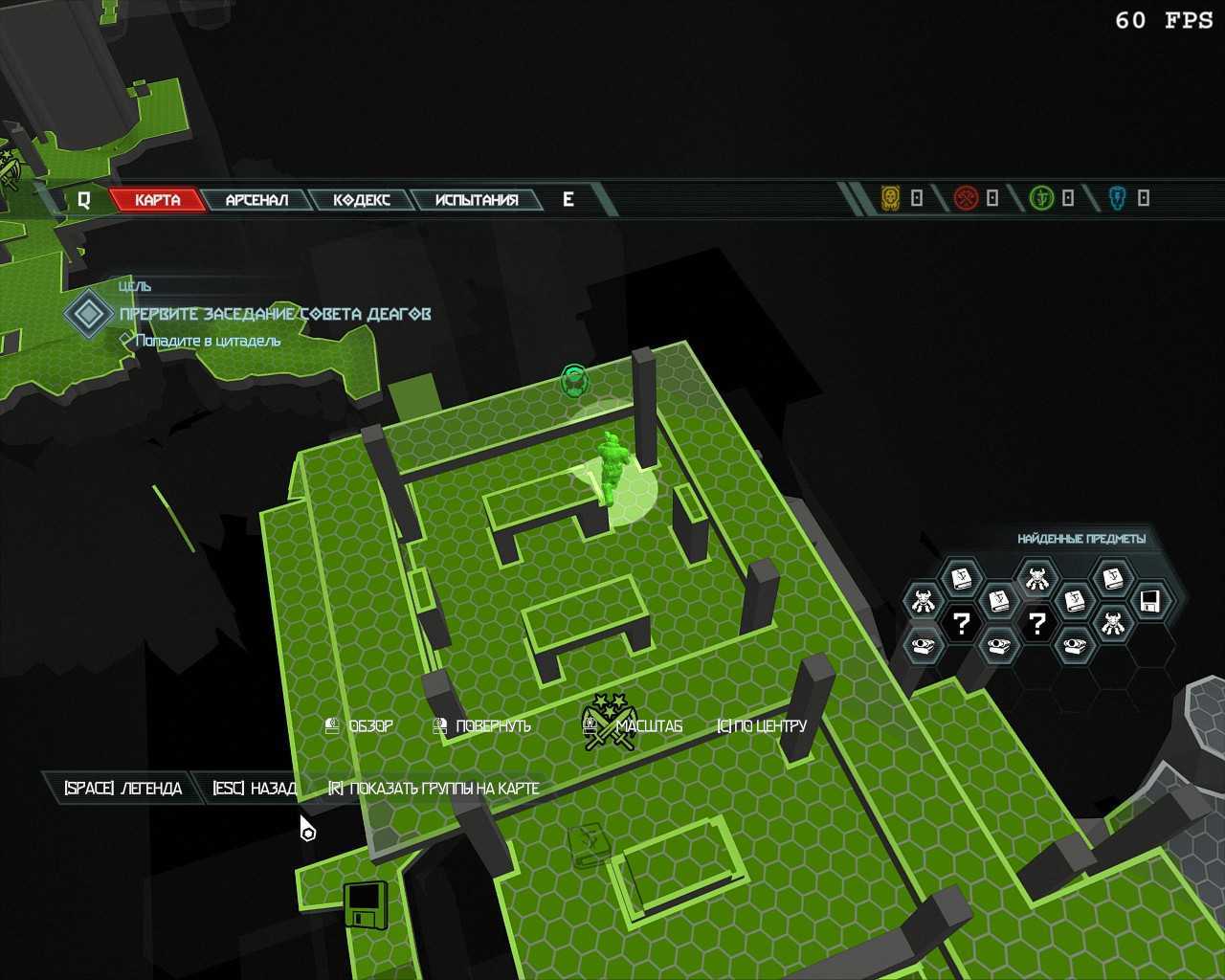Select the floppy disk marker on the map
This screenshot has height=980, width=1225.
[x=365, y=904]
